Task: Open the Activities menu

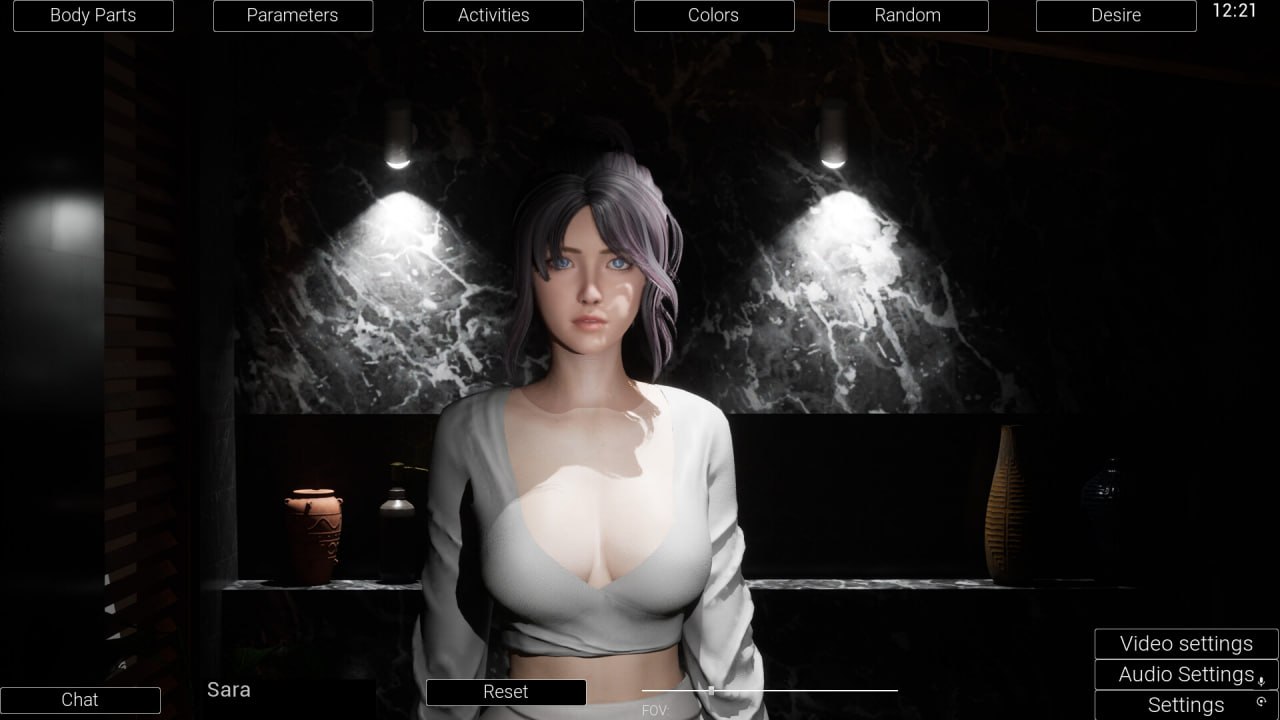Action: coord(503,15)
